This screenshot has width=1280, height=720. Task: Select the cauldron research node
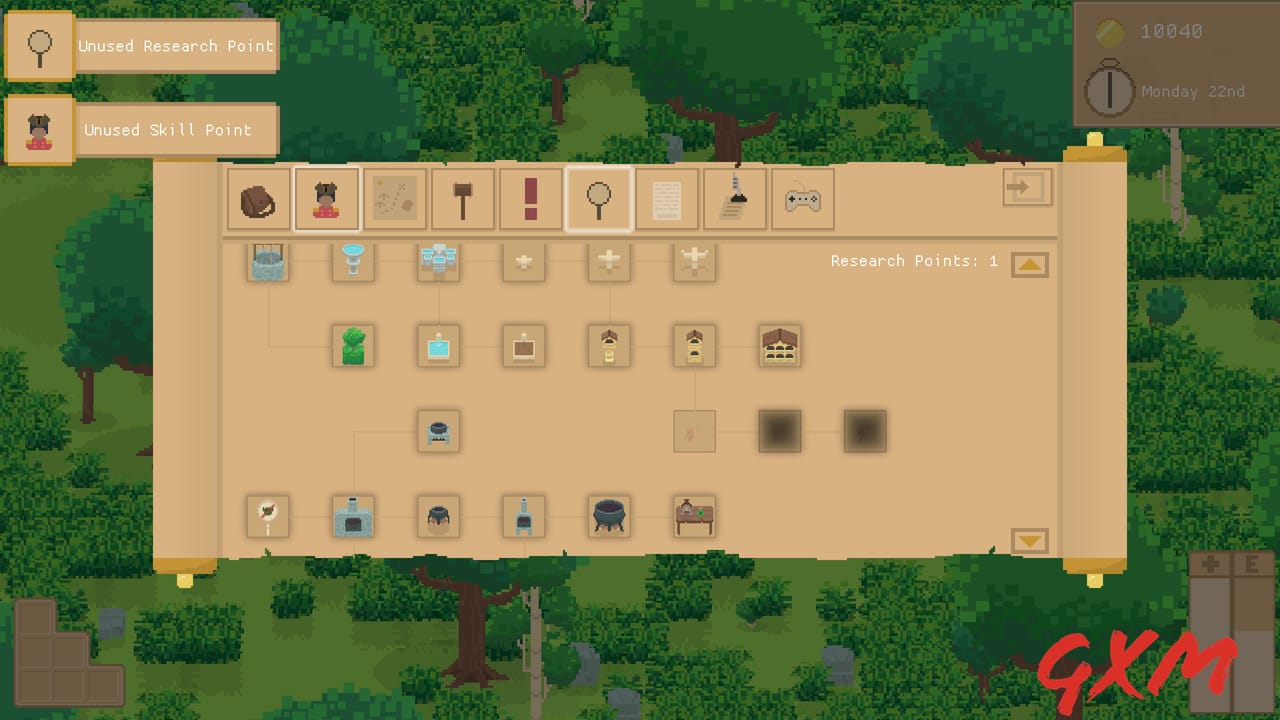(x=609, y=515)
